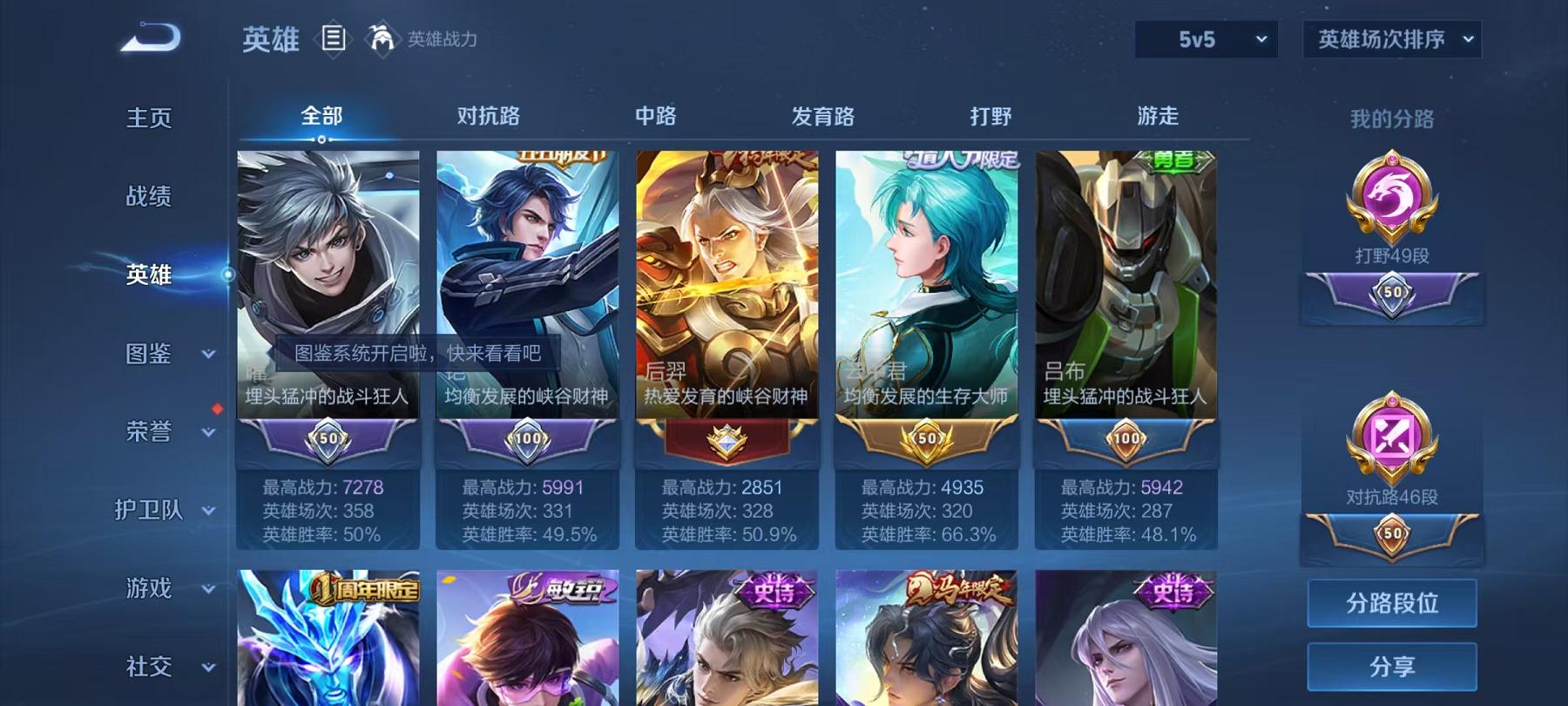Click the 英雄战力 helmet icon
1568x706 pixels.
click(x=379, y=37)
